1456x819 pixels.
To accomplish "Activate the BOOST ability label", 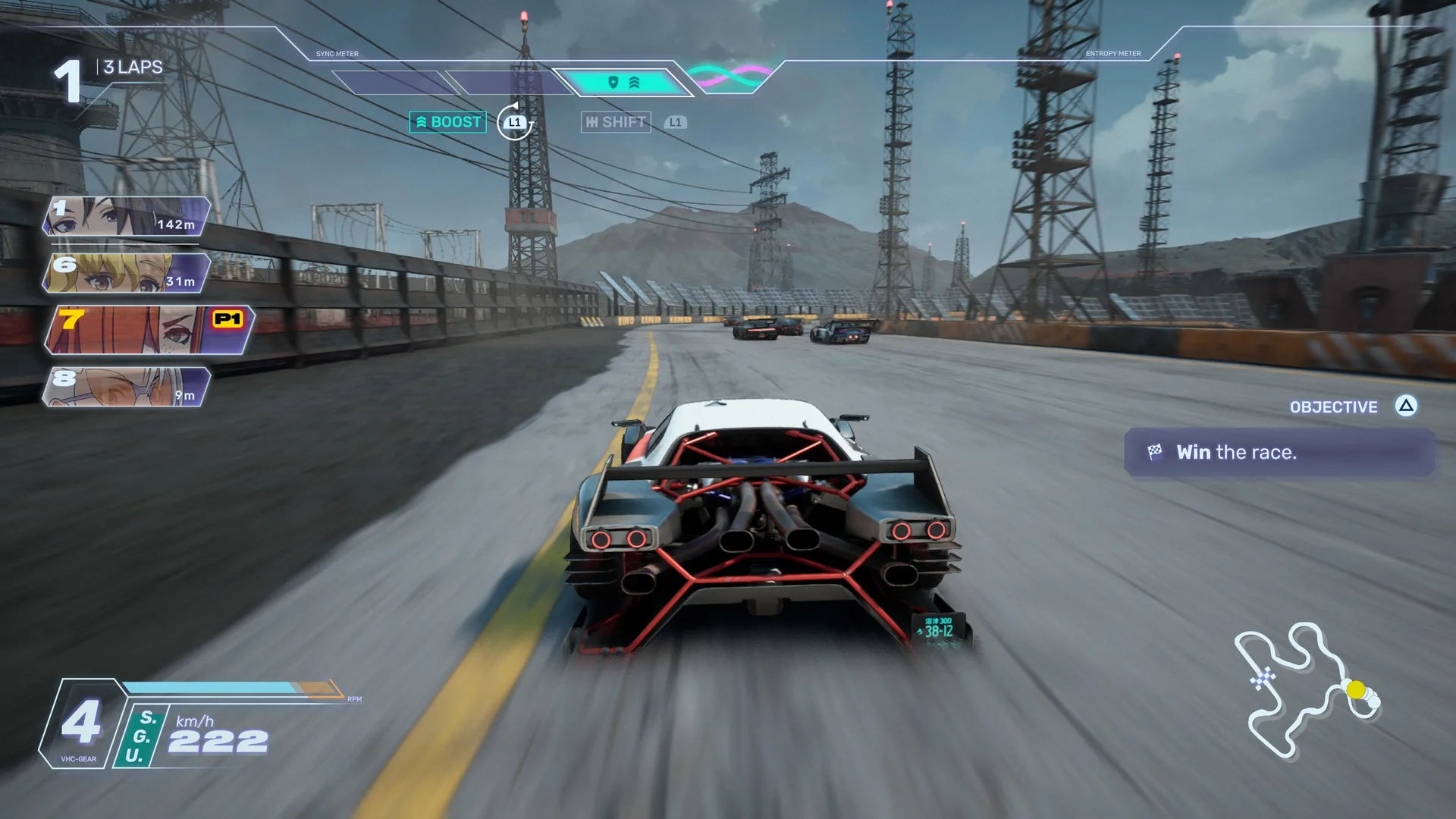I will 447,122.
